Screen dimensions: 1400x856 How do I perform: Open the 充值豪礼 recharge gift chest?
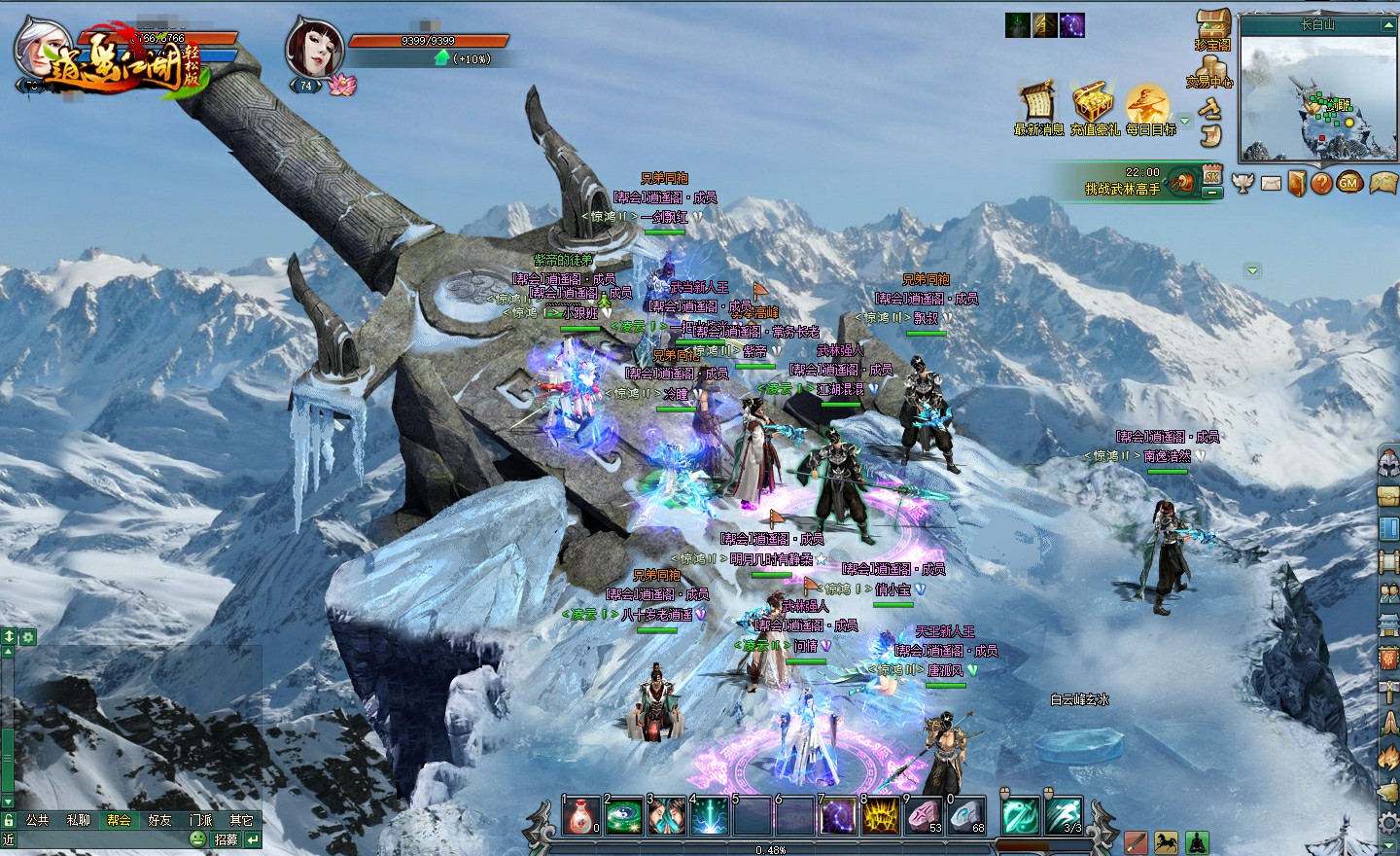point(1093,105)
